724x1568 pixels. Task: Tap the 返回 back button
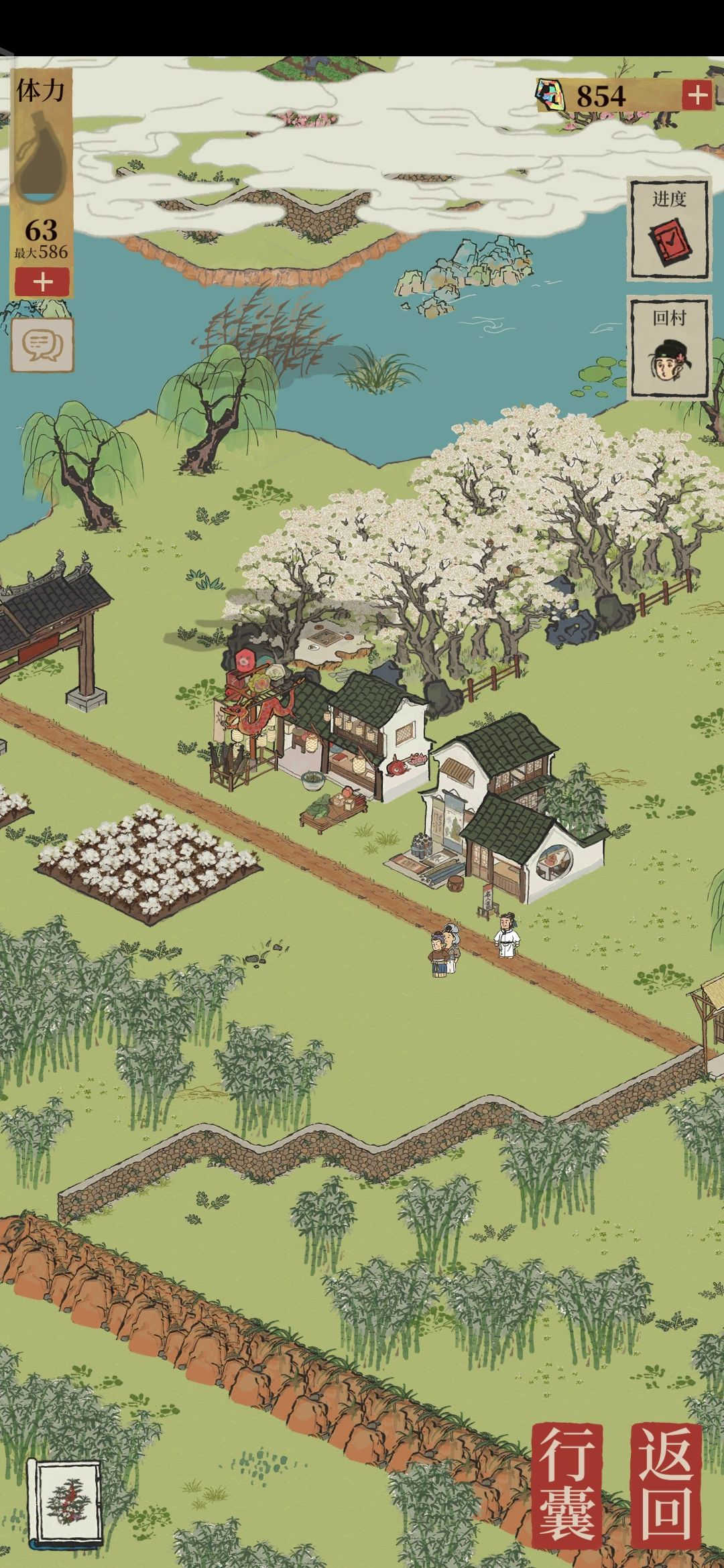[x=666, y=1482]
